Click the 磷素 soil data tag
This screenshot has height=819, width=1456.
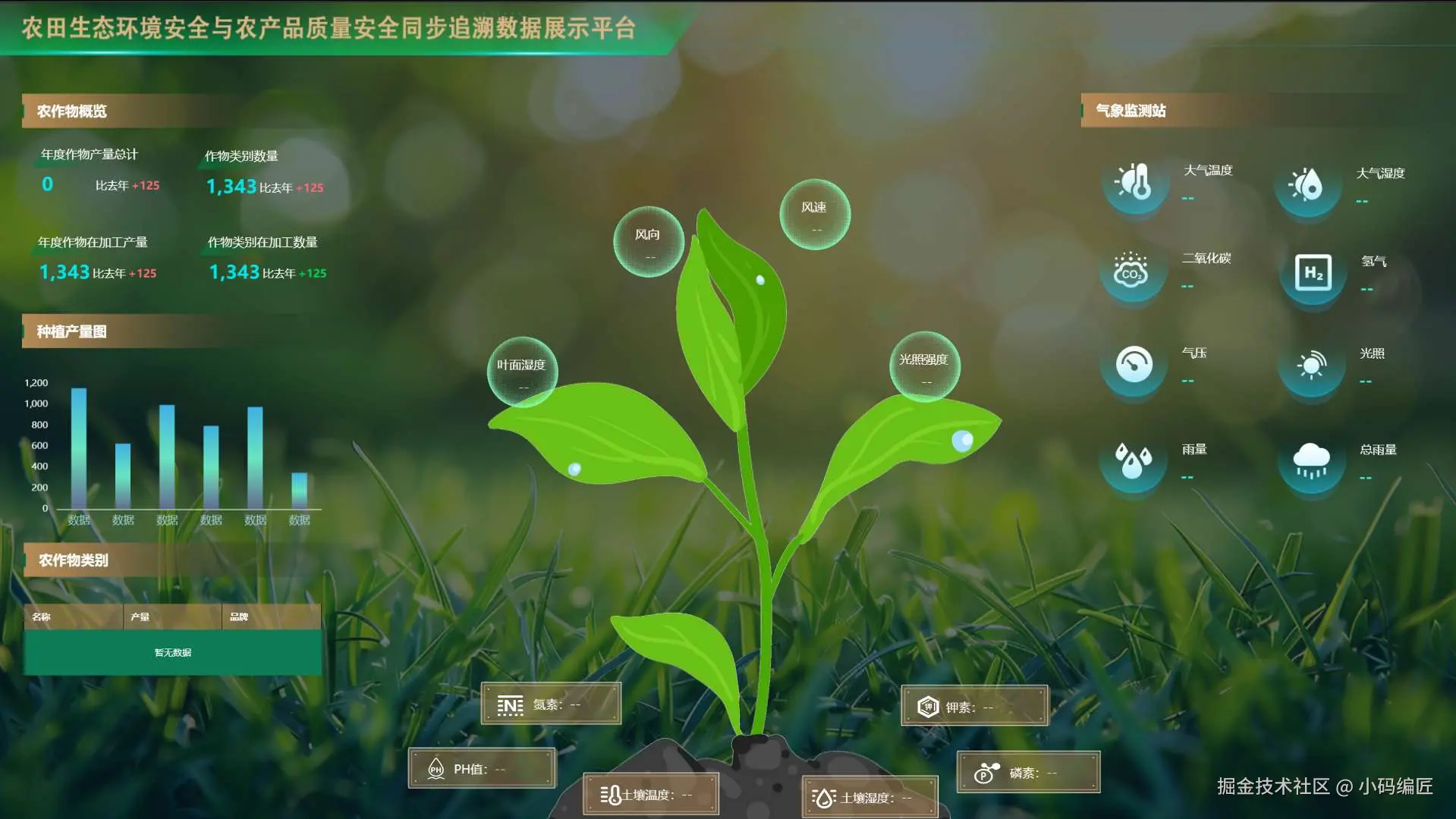tap(1028, 773)
